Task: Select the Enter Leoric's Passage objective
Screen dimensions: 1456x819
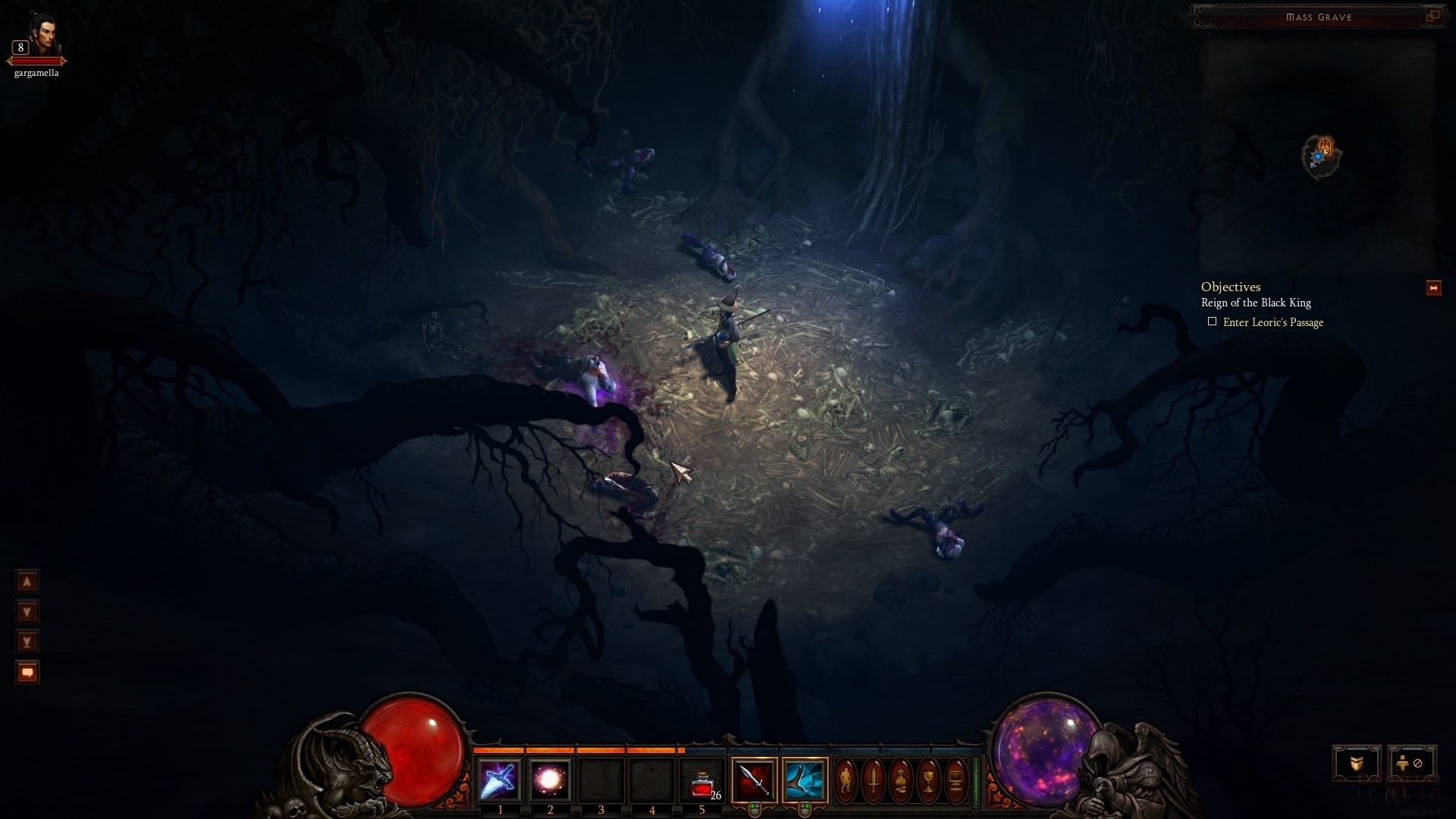Action: tap(1272, 322)
